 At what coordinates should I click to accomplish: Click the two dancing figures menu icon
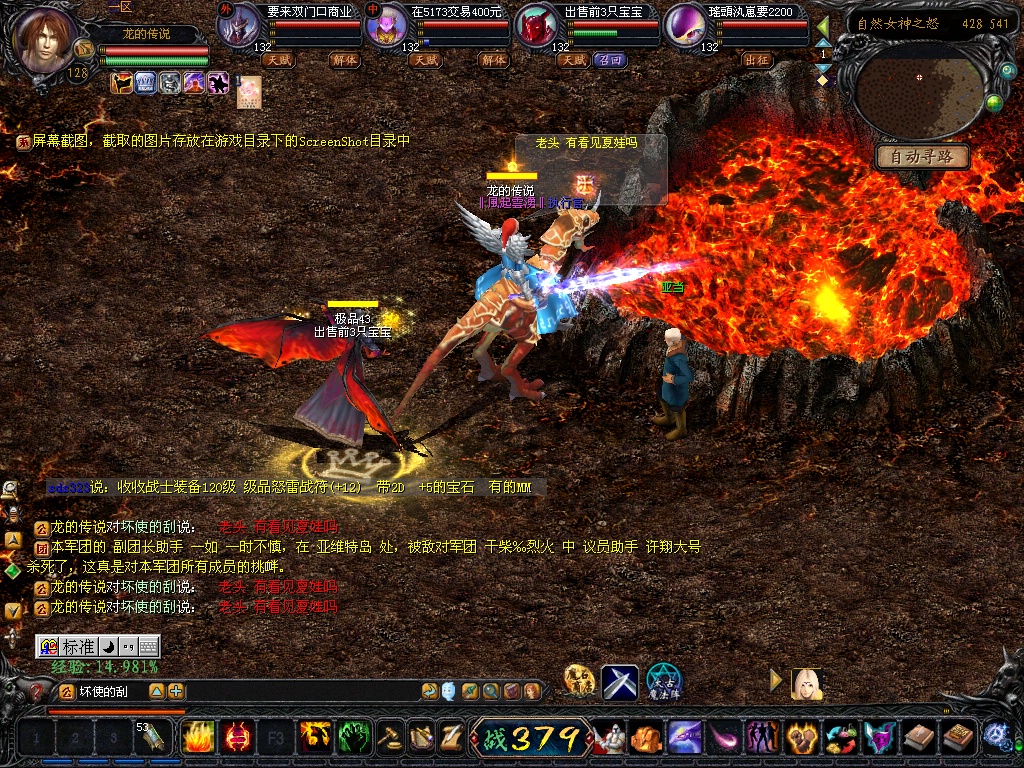tap(762, 738)
